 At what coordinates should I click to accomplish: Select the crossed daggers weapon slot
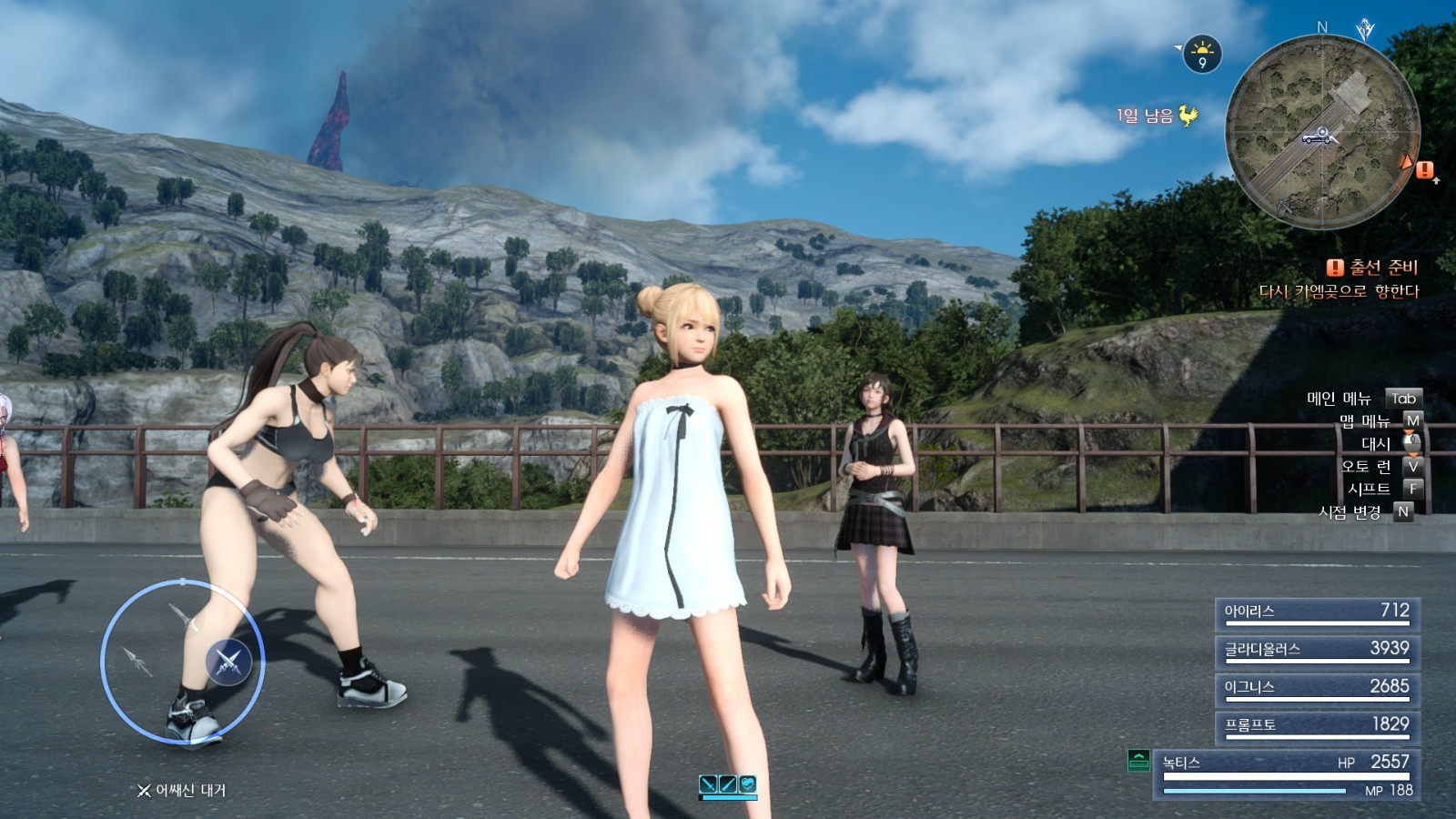click(x=228, y=662)
